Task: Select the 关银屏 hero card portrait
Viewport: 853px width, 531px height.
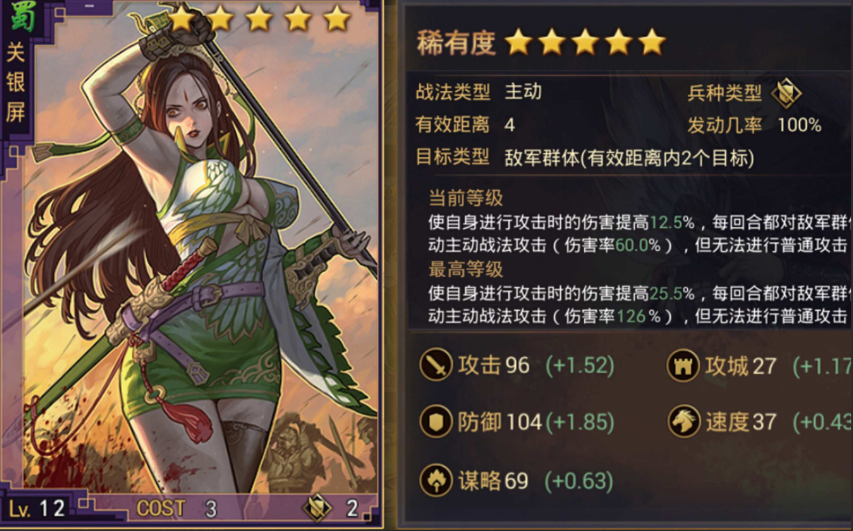Action: [200, 260]
